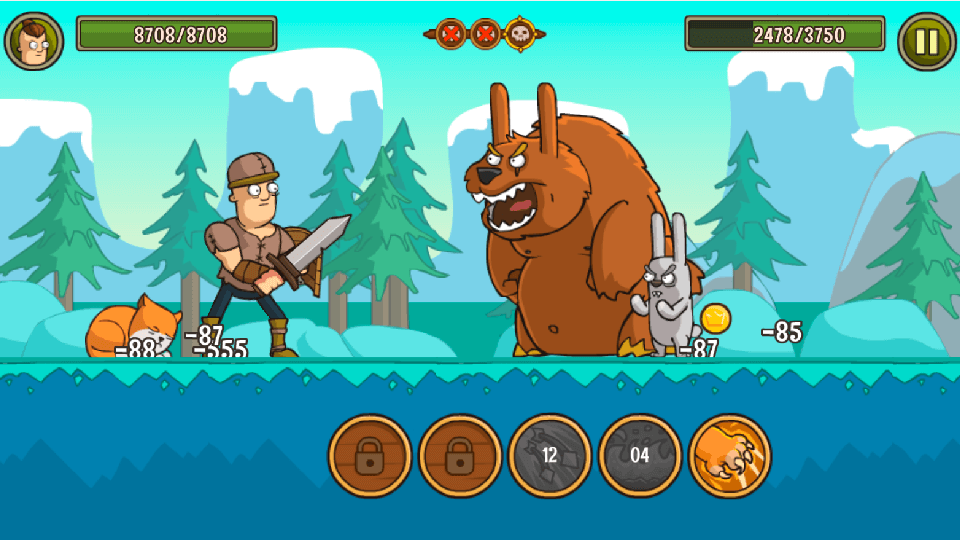Pause the game

point(927,41)
